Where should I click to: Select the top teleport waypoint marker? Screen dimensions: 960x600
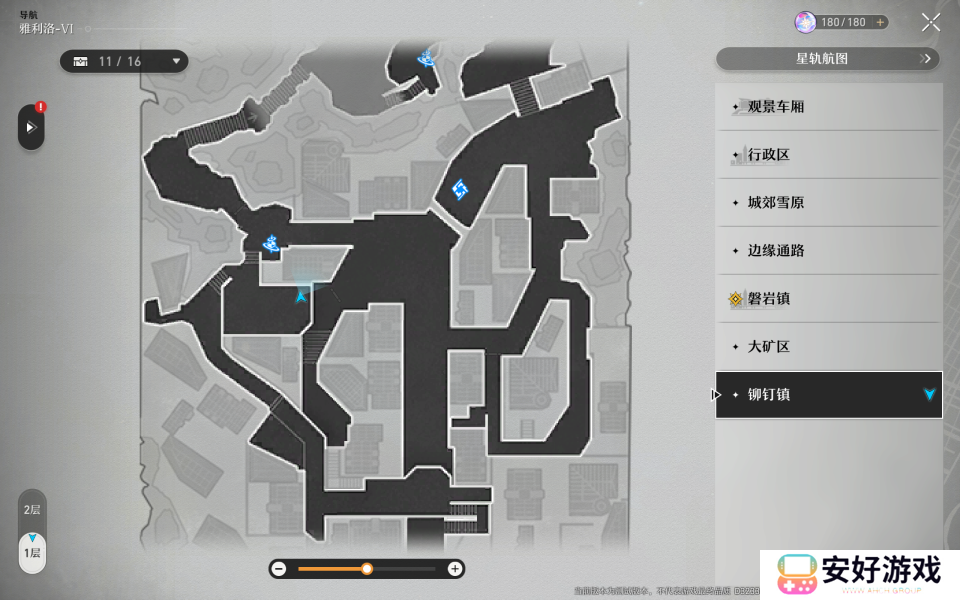[x=428, y=57]
